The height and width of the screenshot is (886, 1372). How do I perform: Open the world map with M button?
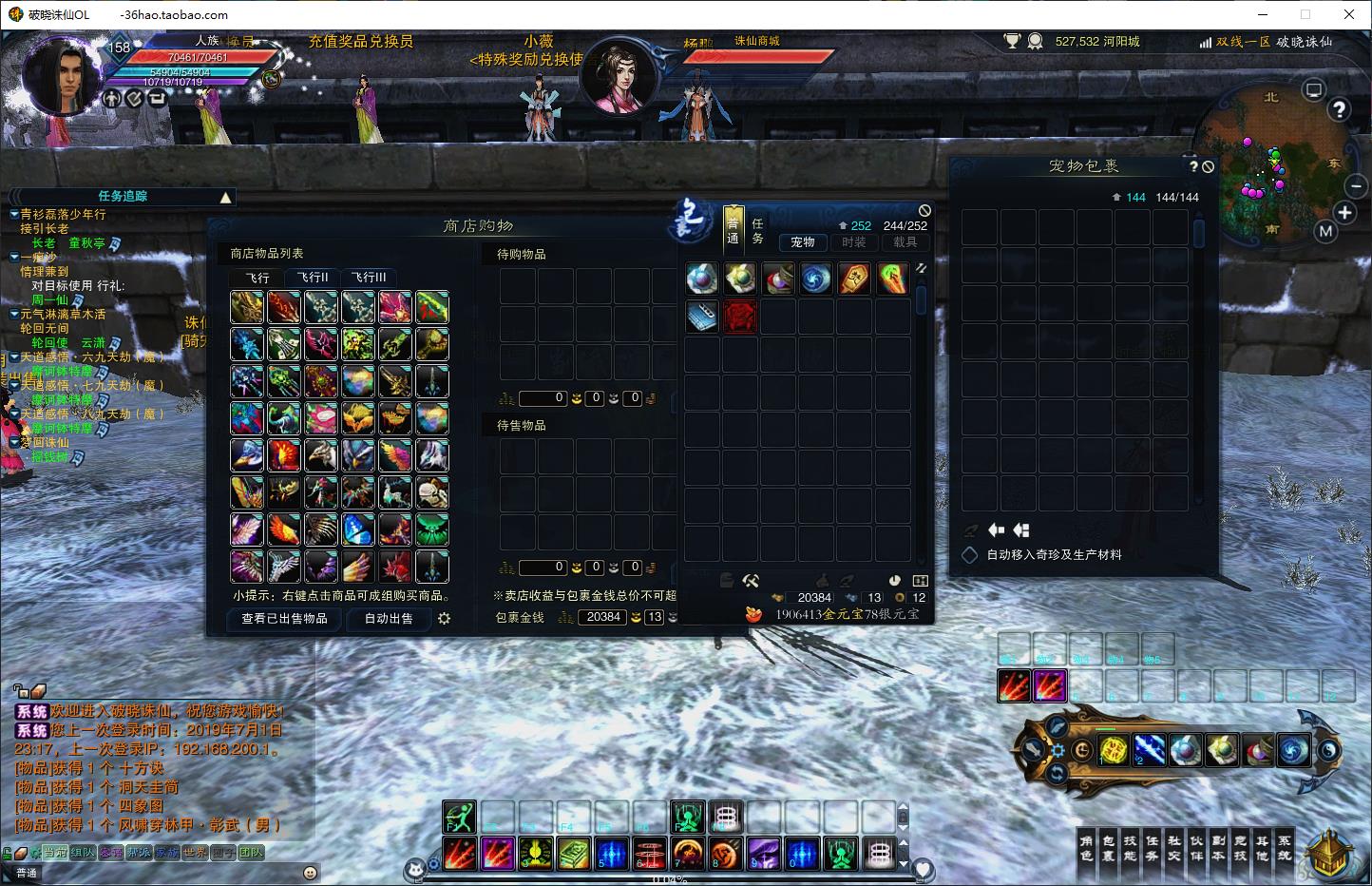click(1325, 231)
